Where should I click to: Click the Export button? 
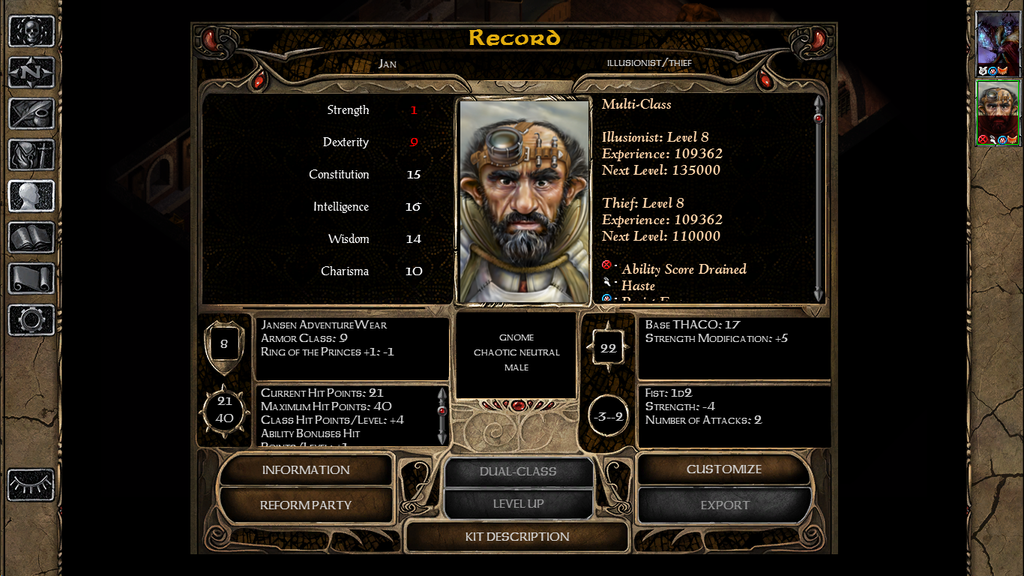[723, 505]
